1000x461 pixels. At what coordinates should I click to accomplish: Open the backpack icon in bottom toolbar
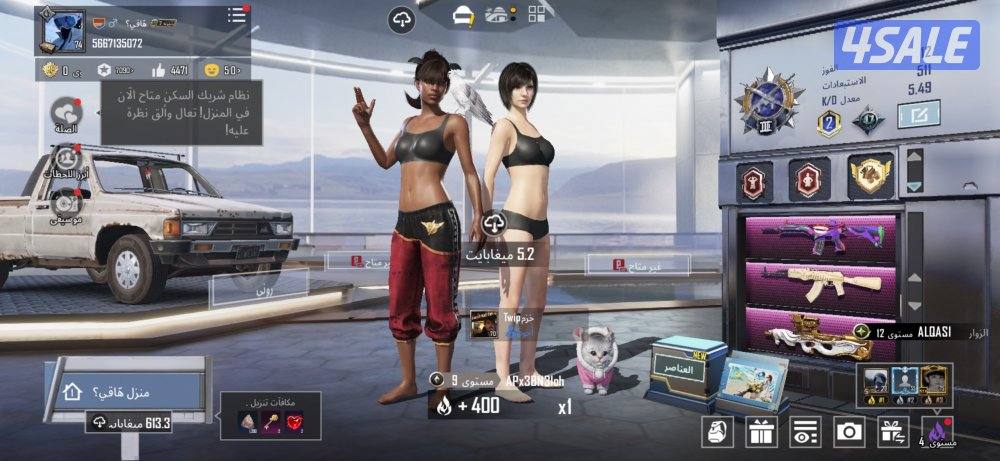pos(717,432)
